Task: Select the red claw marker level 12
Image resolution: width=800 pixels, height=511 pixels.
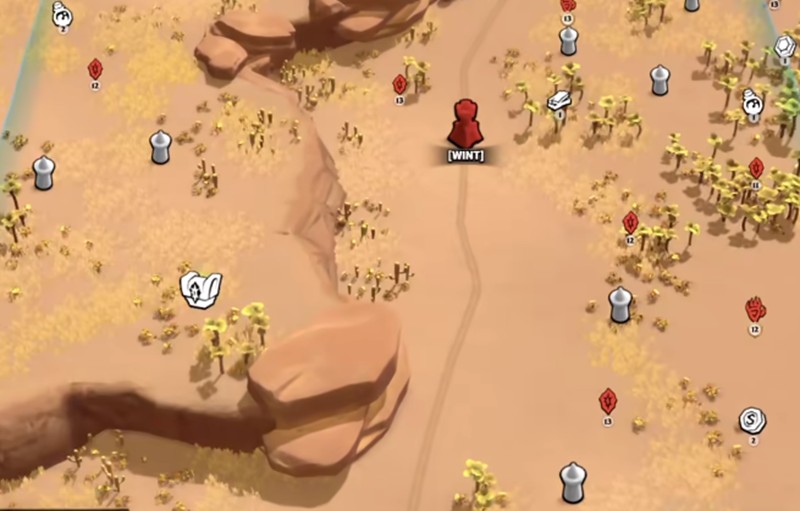Action: [x=755, y=309]
